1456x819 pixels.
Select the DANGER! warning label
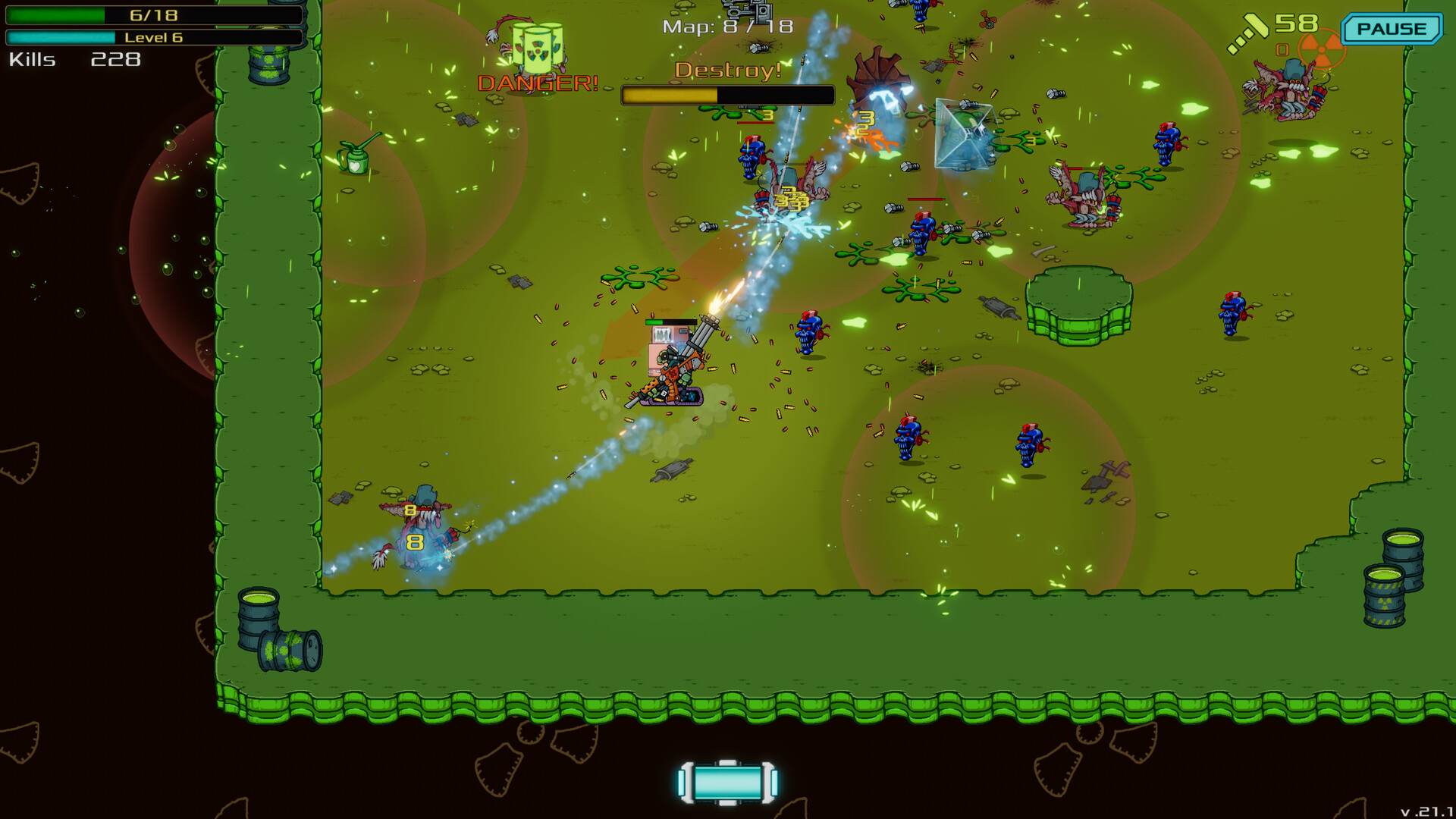[x=537, y=83]
